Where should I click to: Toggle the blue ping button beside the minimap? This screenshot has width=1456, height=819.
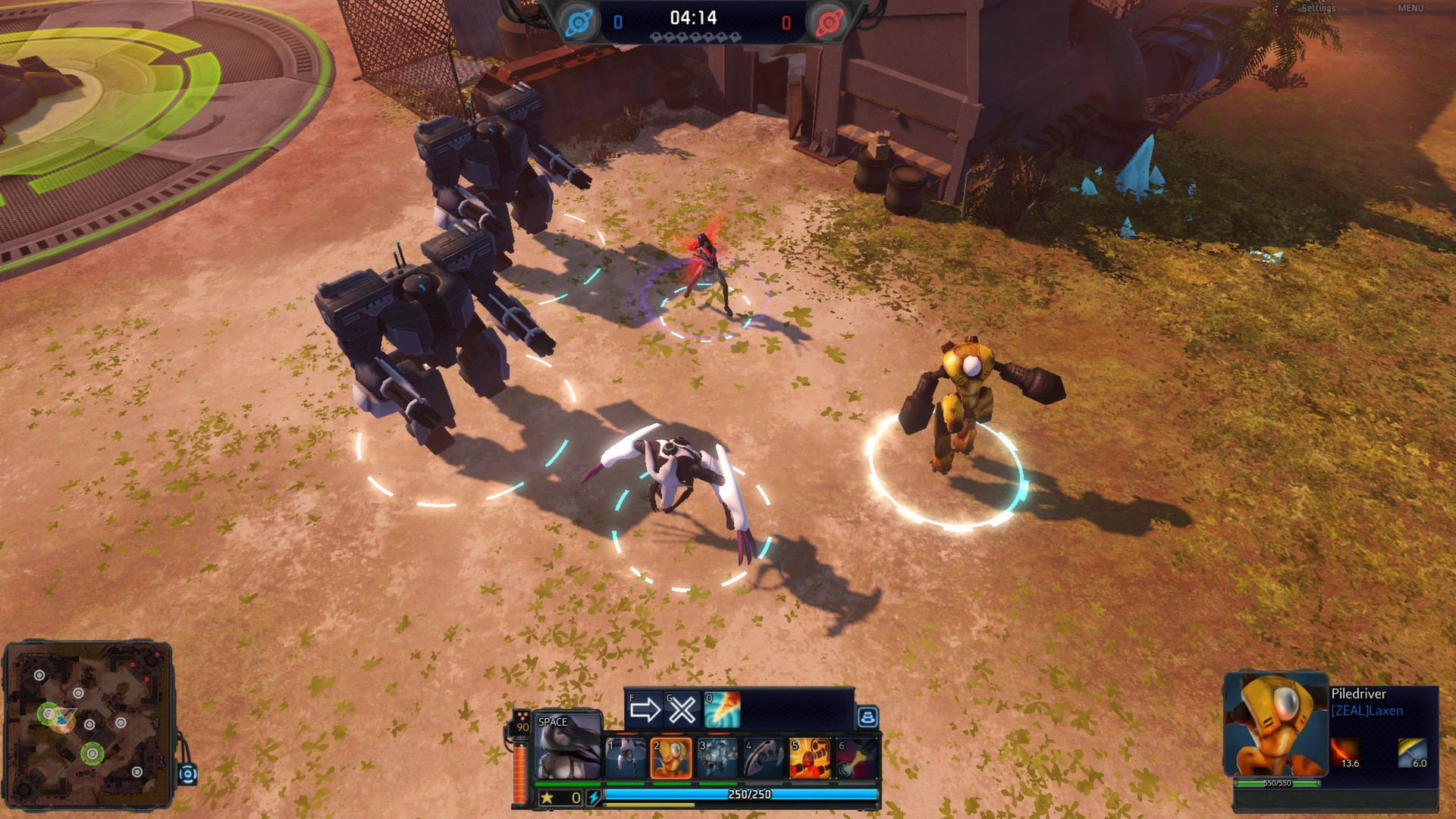187,774
